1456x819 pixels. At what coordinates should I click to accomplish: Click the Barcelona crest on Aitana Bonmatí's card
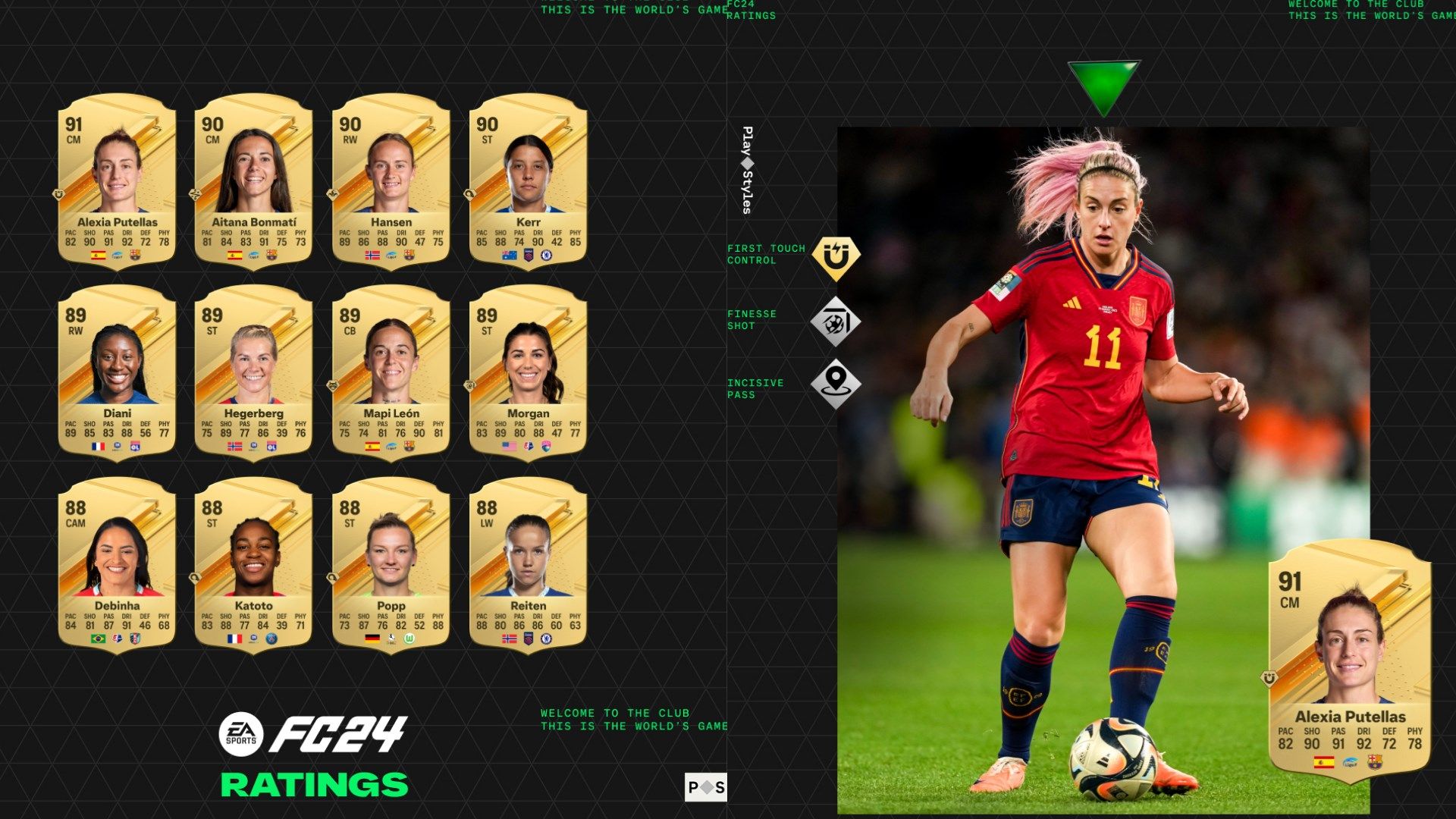coord(273,256)
